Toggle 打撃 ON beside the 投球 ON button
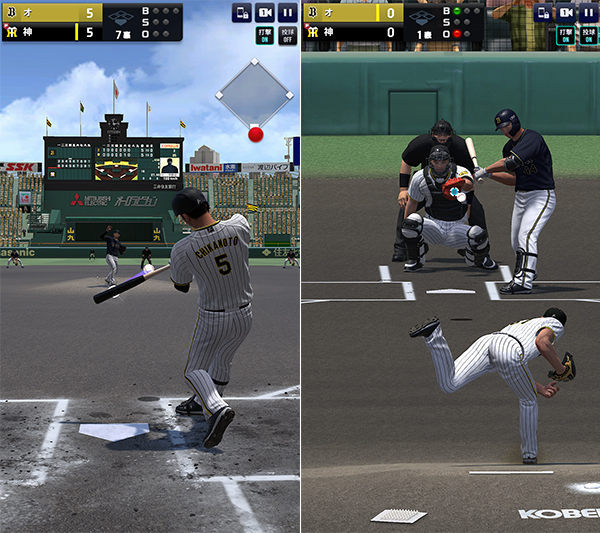600x533 pixels. coord(566,36)
